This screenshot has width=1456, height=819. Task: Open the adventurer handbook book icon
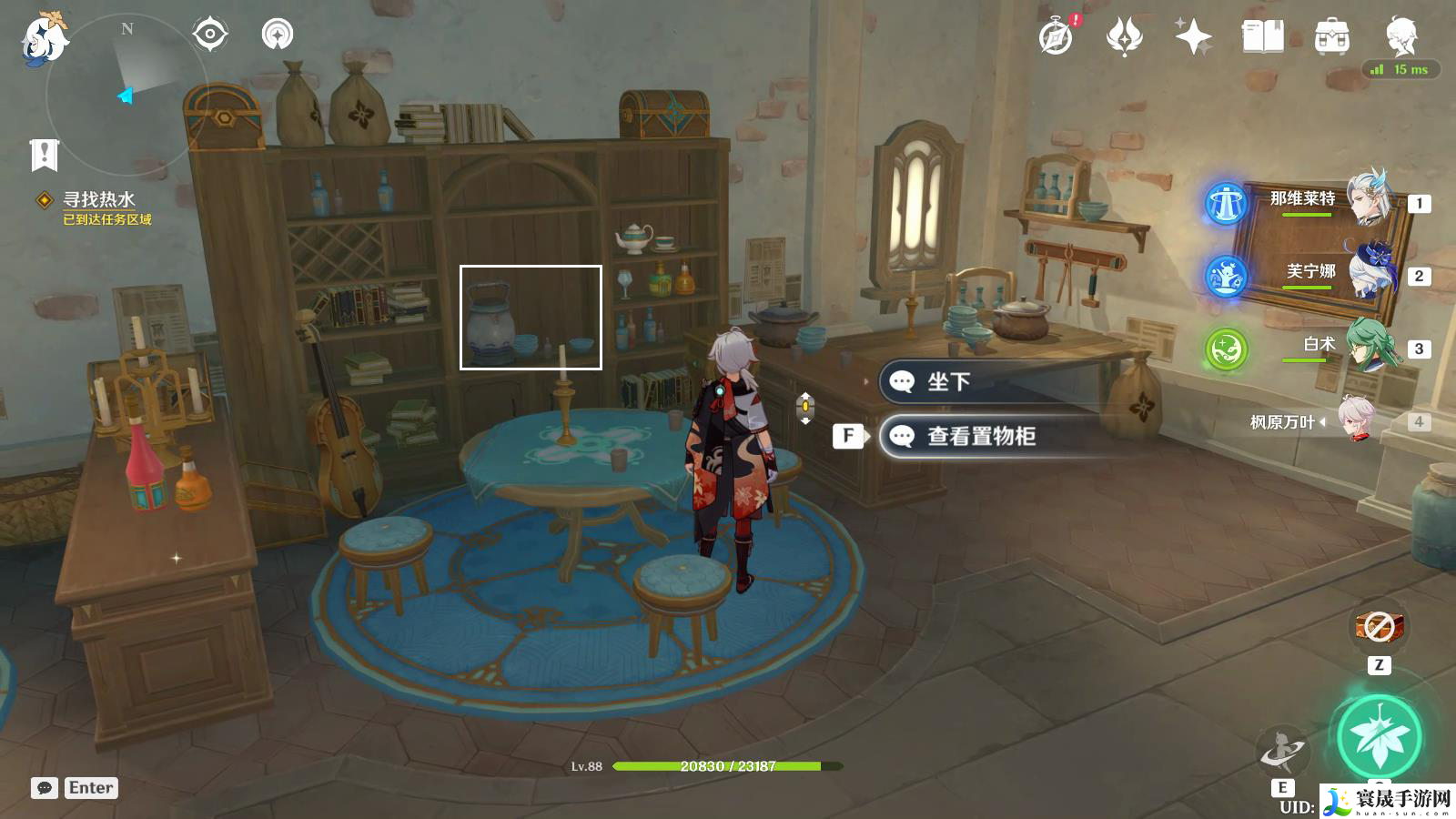(1262, 37)
